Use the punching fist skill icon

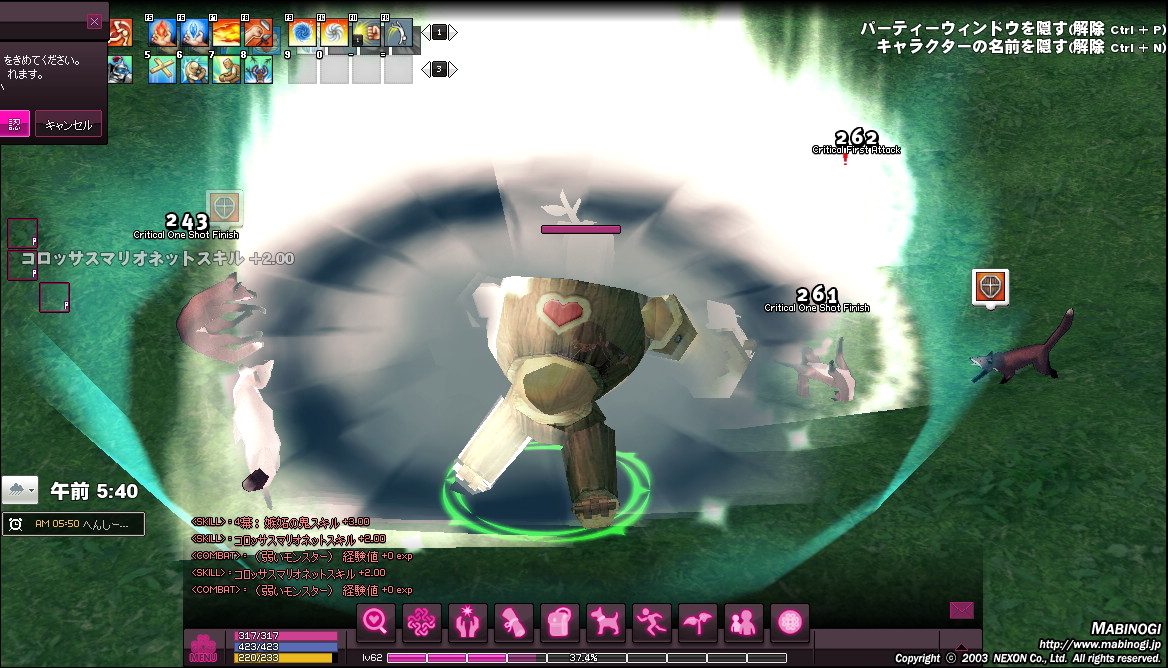click(368, 33)
